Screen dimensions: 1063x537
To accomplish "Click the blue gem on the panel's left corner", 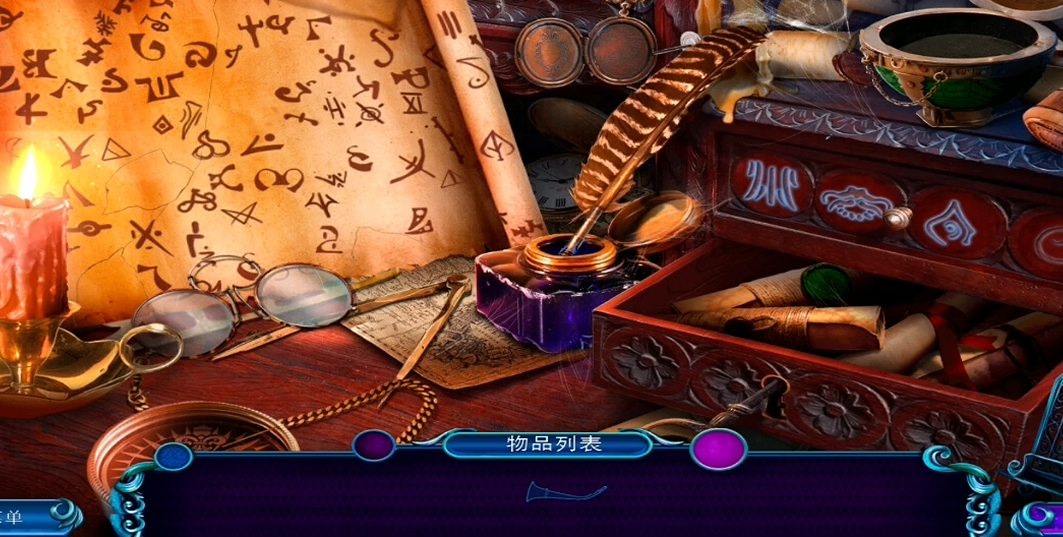I will click(173, 457).
